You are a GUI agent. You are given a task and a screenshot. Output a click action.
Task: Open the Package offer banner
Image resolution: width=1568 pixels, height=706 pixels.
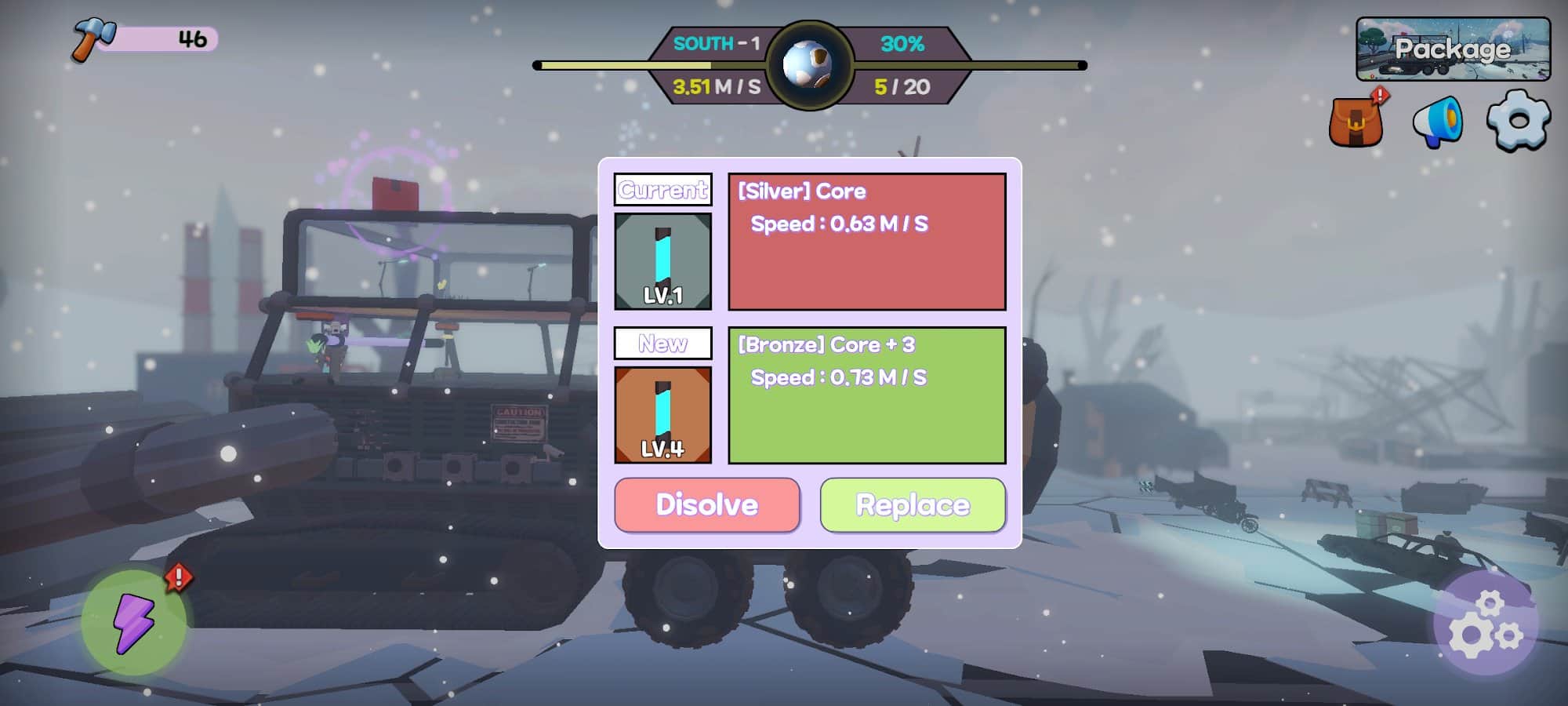click(x=1453, y=49)
